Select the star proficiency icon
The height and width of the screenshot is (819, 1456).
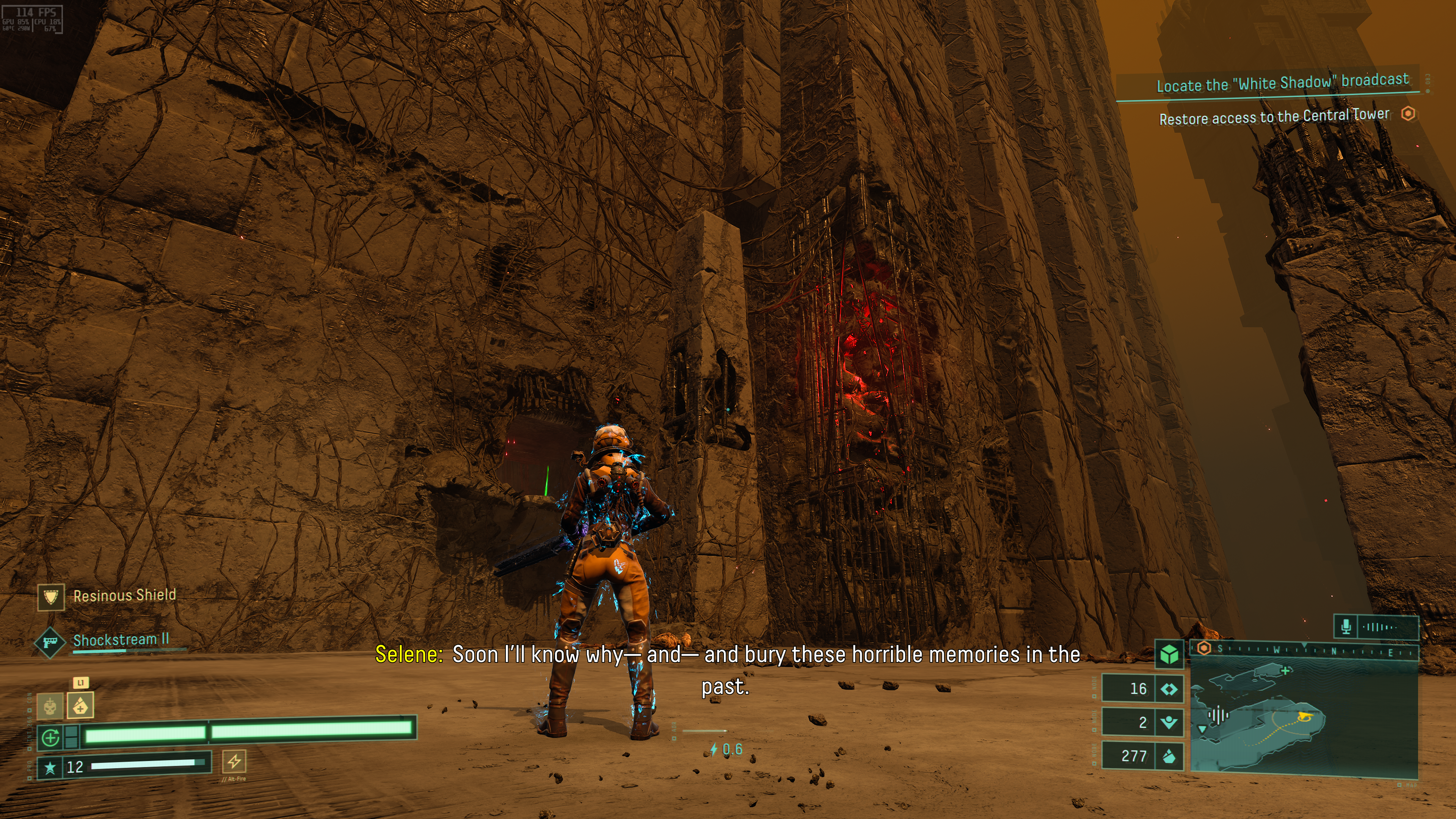[x=50, y=767]
